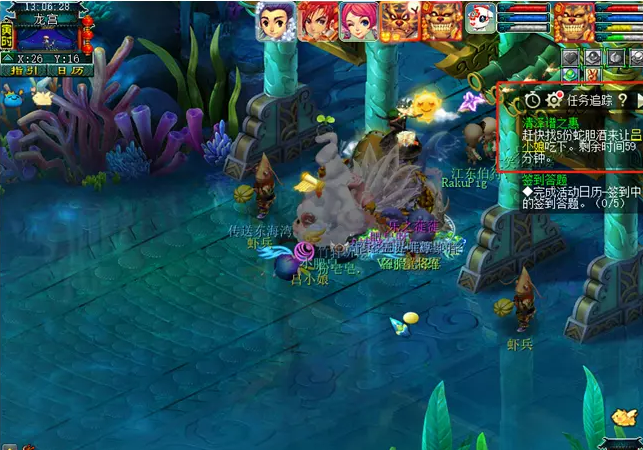
Task: Select the purple-haired boy portrait
Action: click(x=275, y=21)
